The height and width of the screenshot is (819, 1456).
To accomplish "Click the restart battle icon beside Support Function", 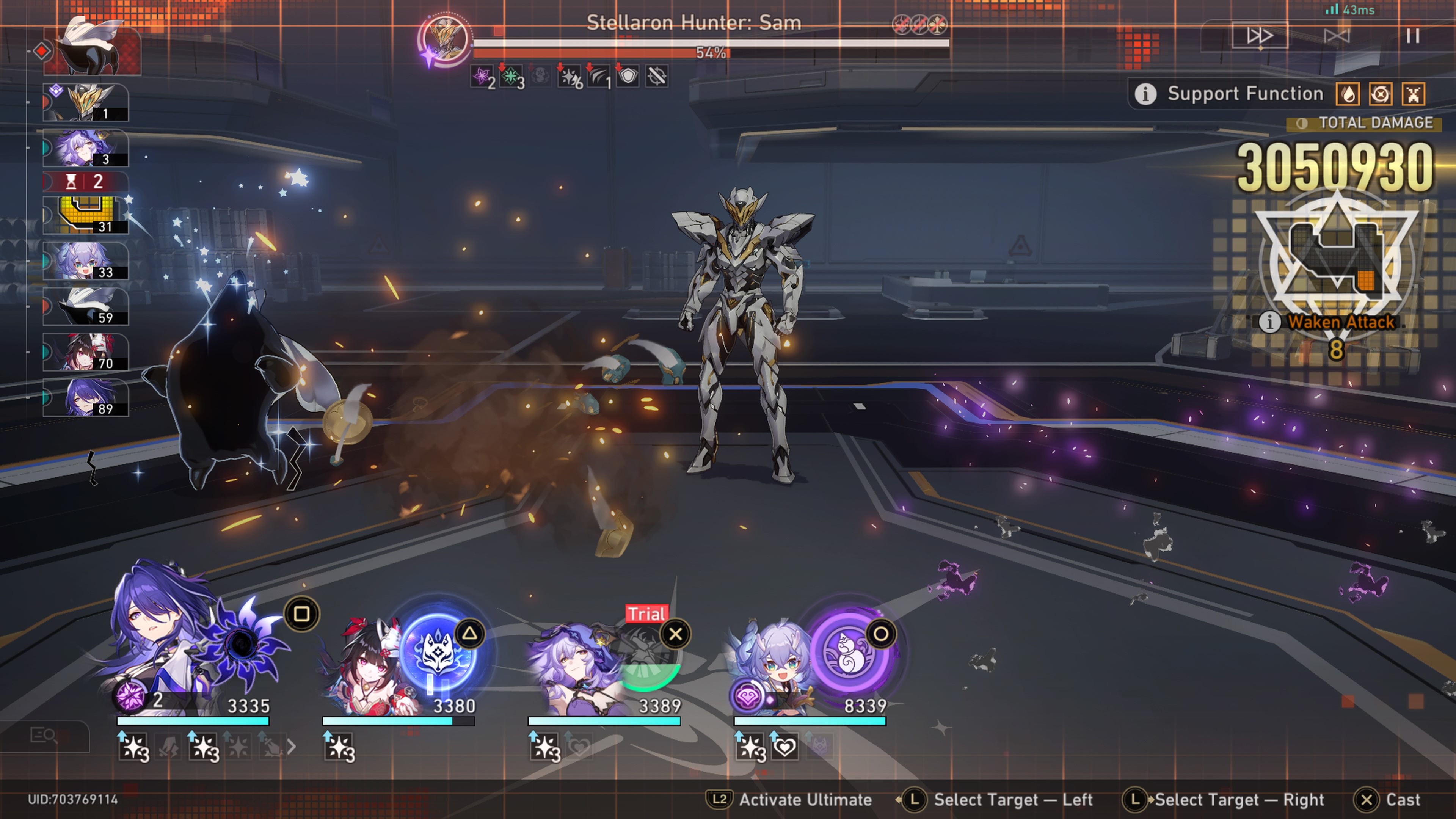I will 1380,94.
